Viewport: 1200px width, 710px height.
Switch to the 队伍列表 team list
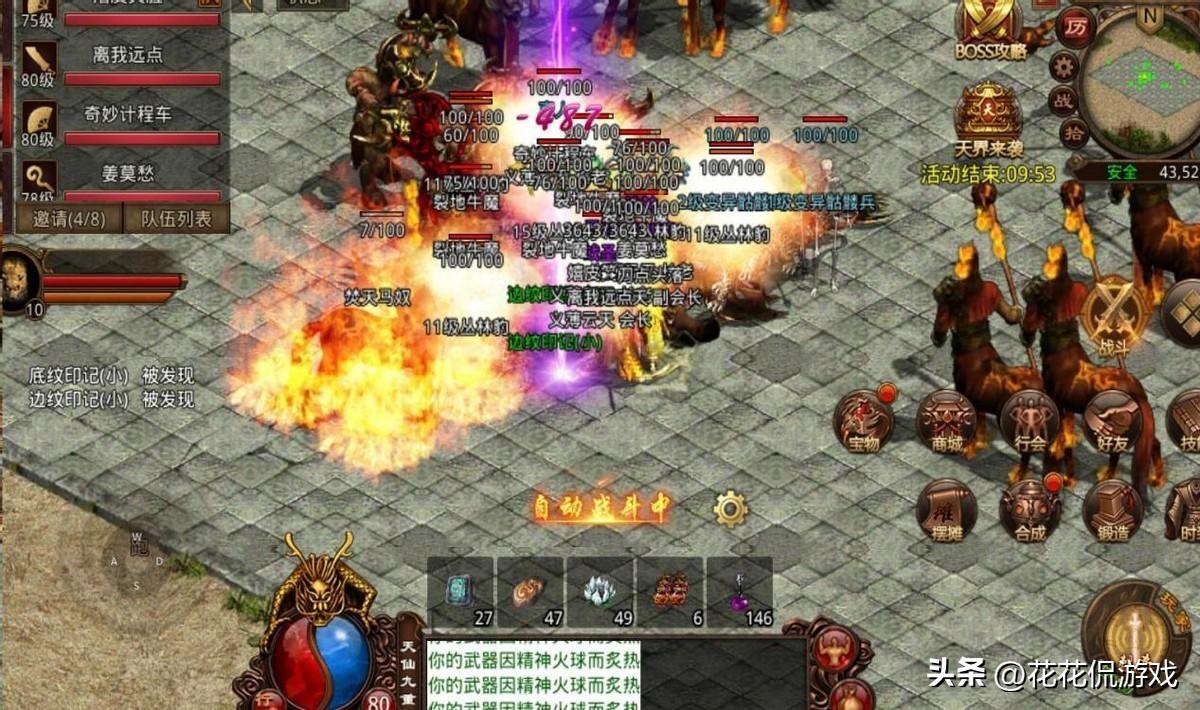pos(177,219)
